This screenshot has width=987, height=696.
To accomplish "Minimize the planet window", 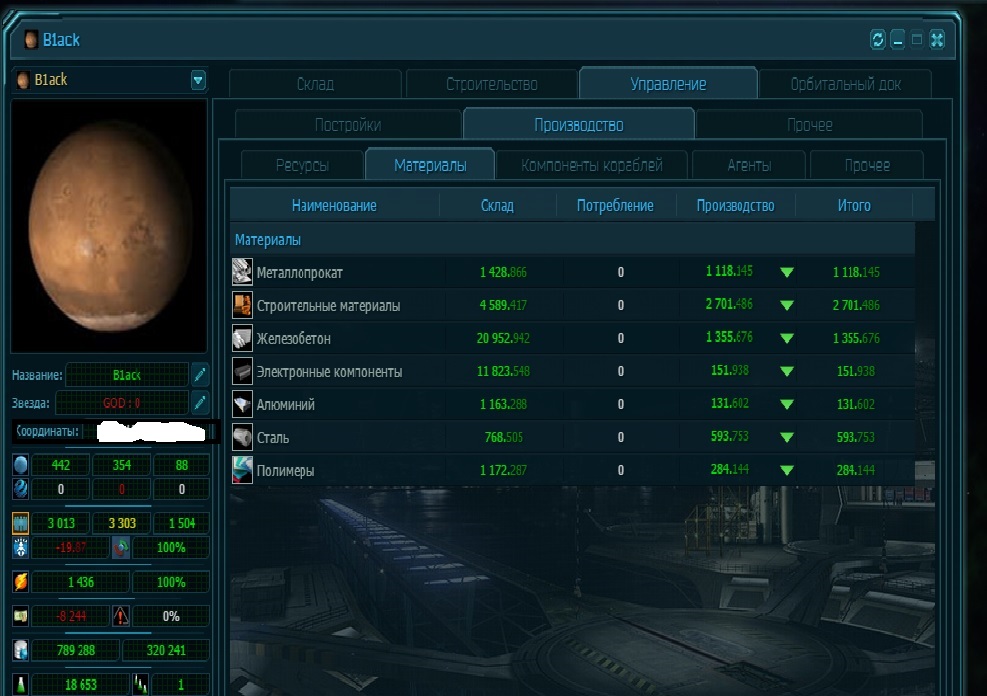I will click(x=898, y=40).
